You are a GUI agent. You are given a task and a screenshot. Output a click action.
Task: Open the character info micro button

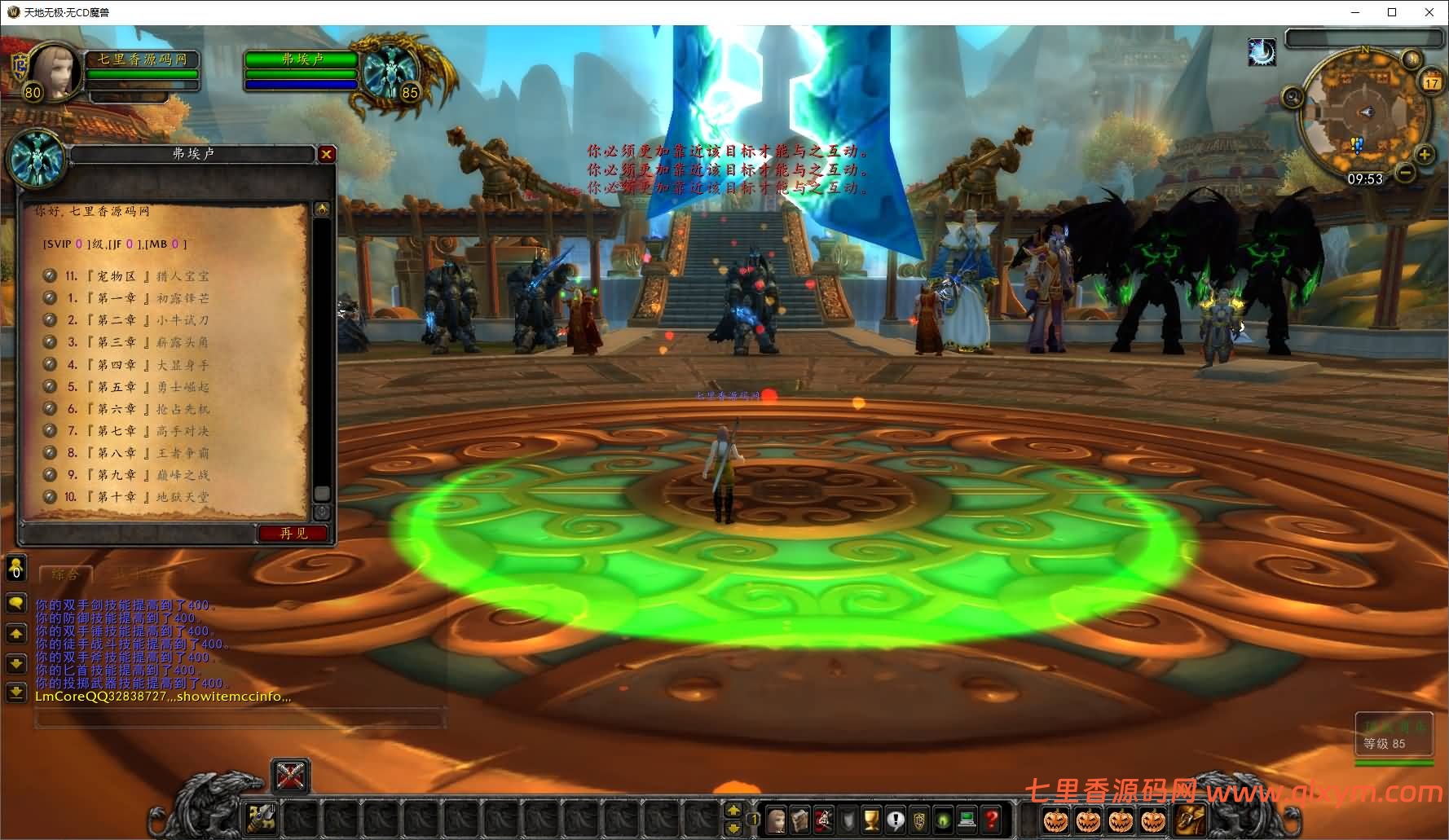(x=777, y=818)
